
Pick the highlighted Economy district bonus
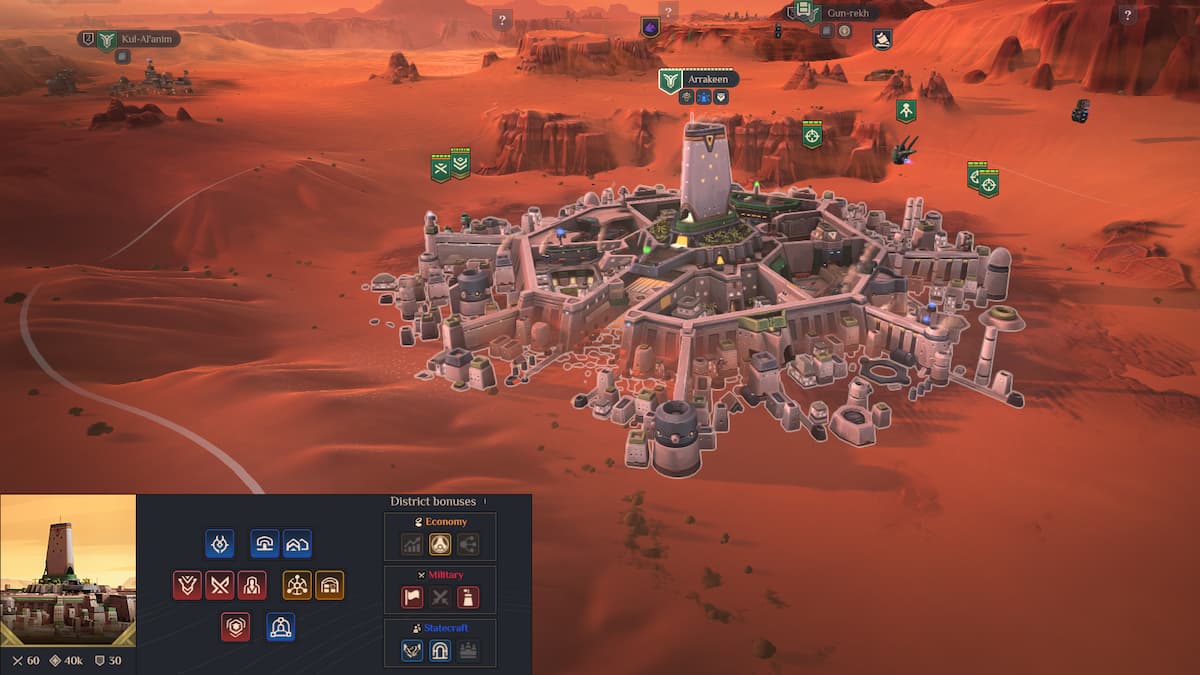(x=440, y=544)
